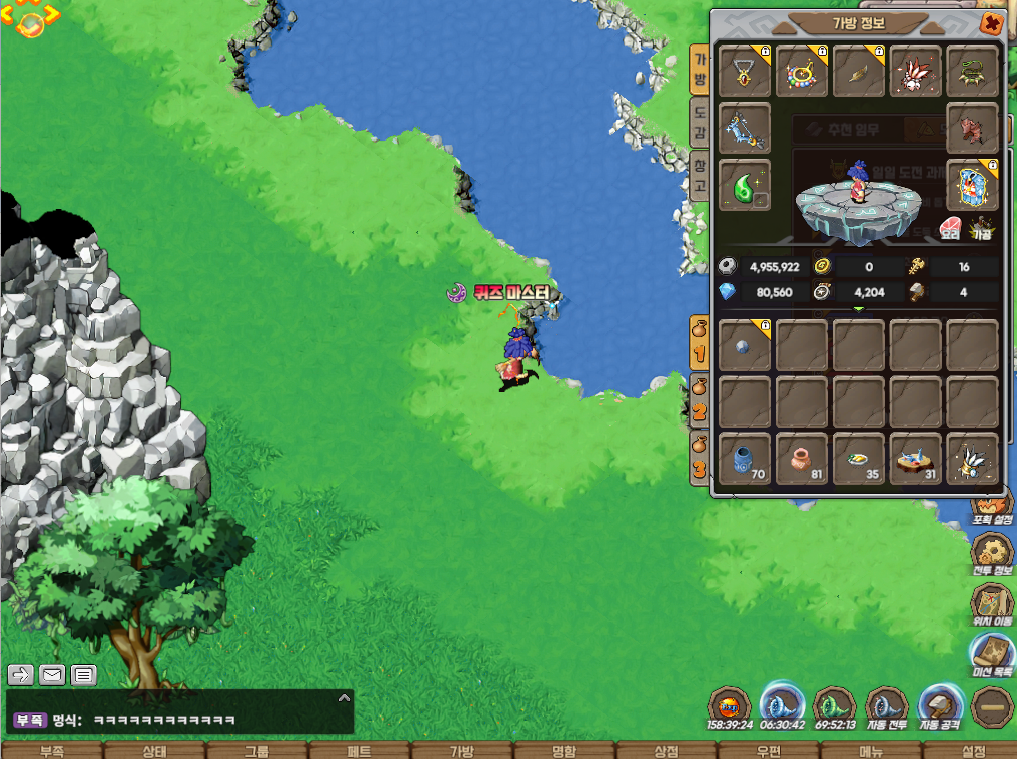Select the green leaf charm equipment slot
The image size is (1017, 759).
(x=745, y=185)
